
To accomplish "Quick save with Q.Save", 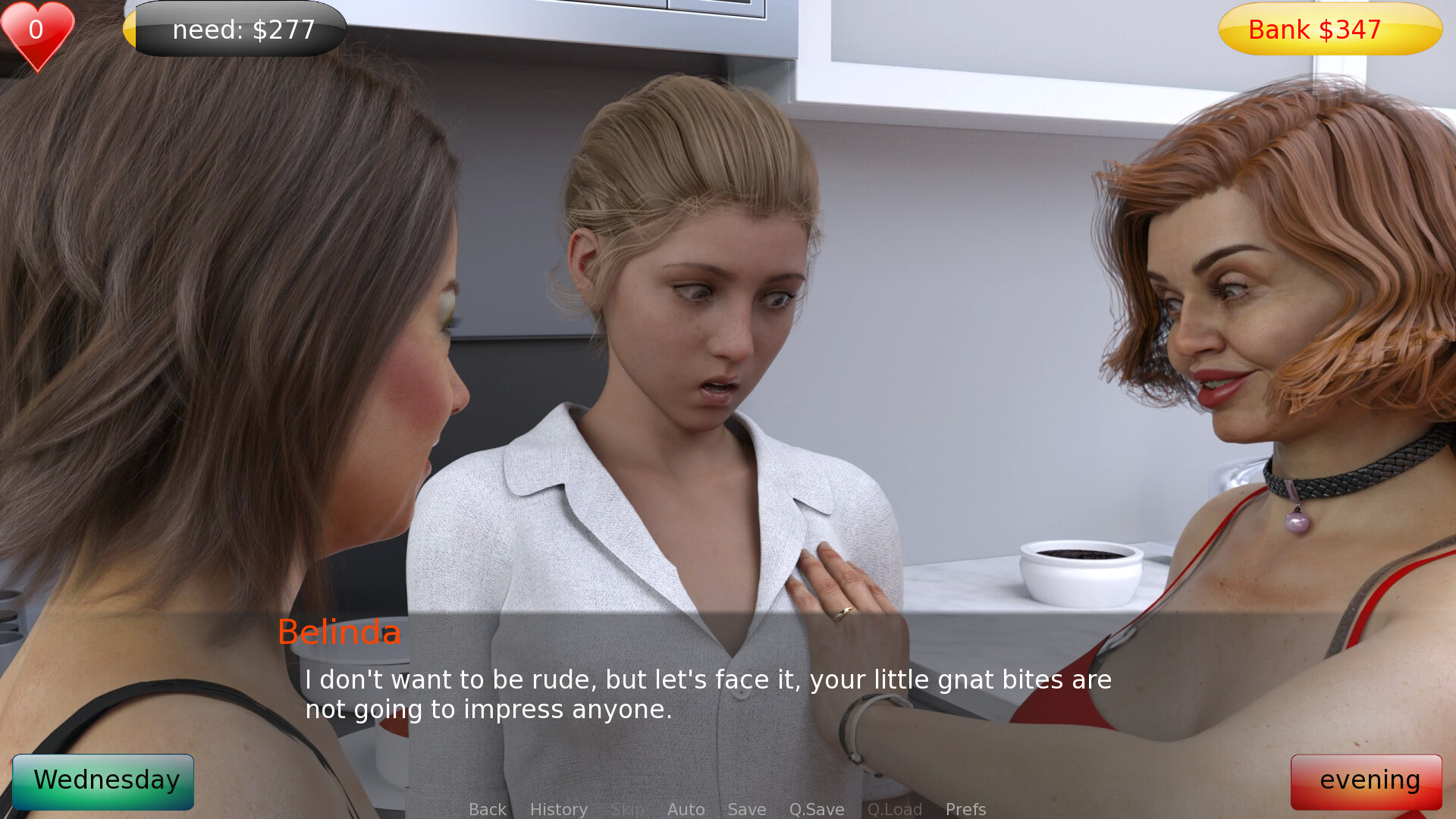I will (816, 809).
